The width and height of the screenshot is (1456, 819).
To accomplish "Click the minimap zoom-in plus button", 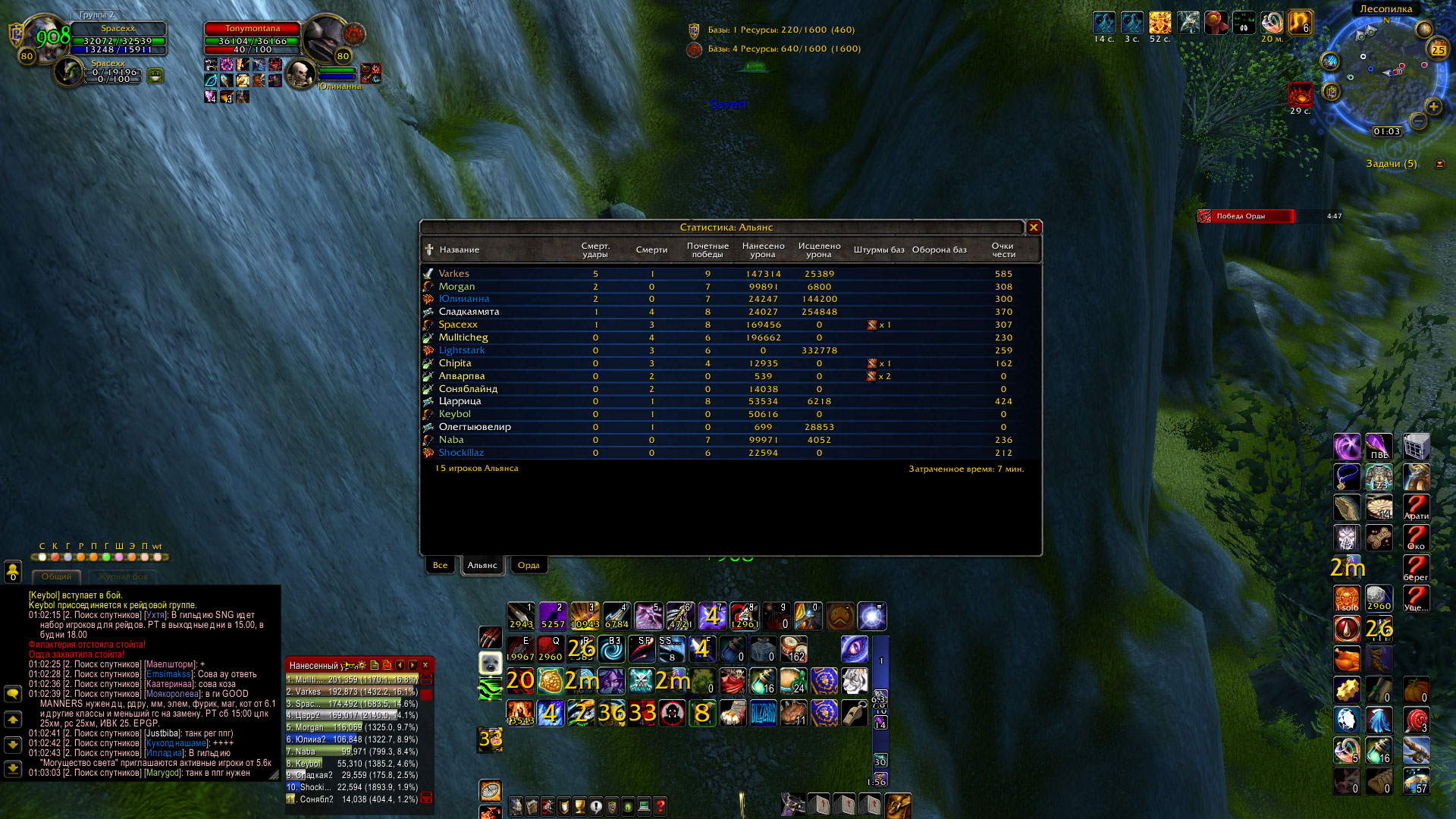I will (1433, 107).
